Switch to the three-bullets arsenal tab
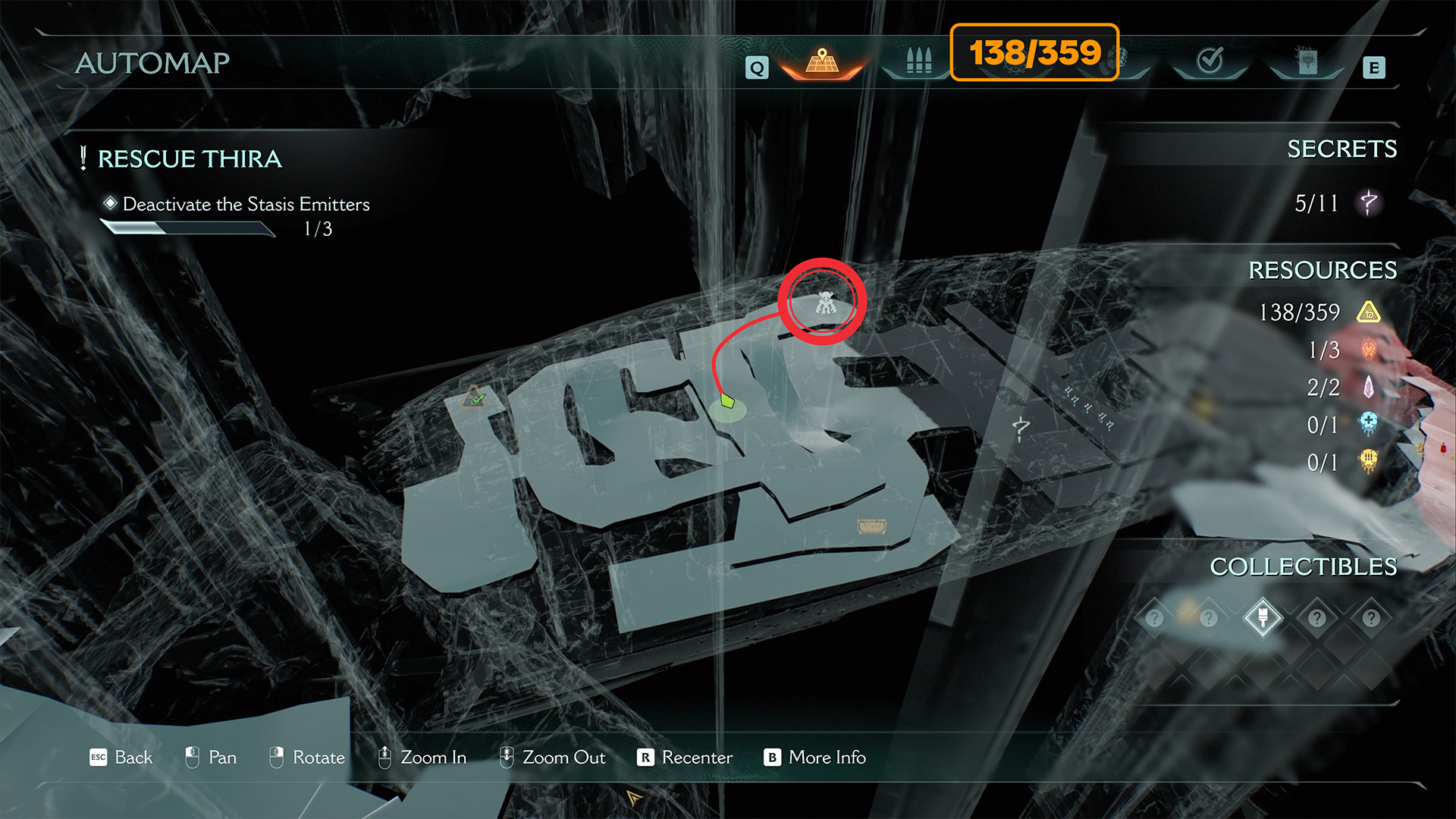 click(x=918, y=61)
